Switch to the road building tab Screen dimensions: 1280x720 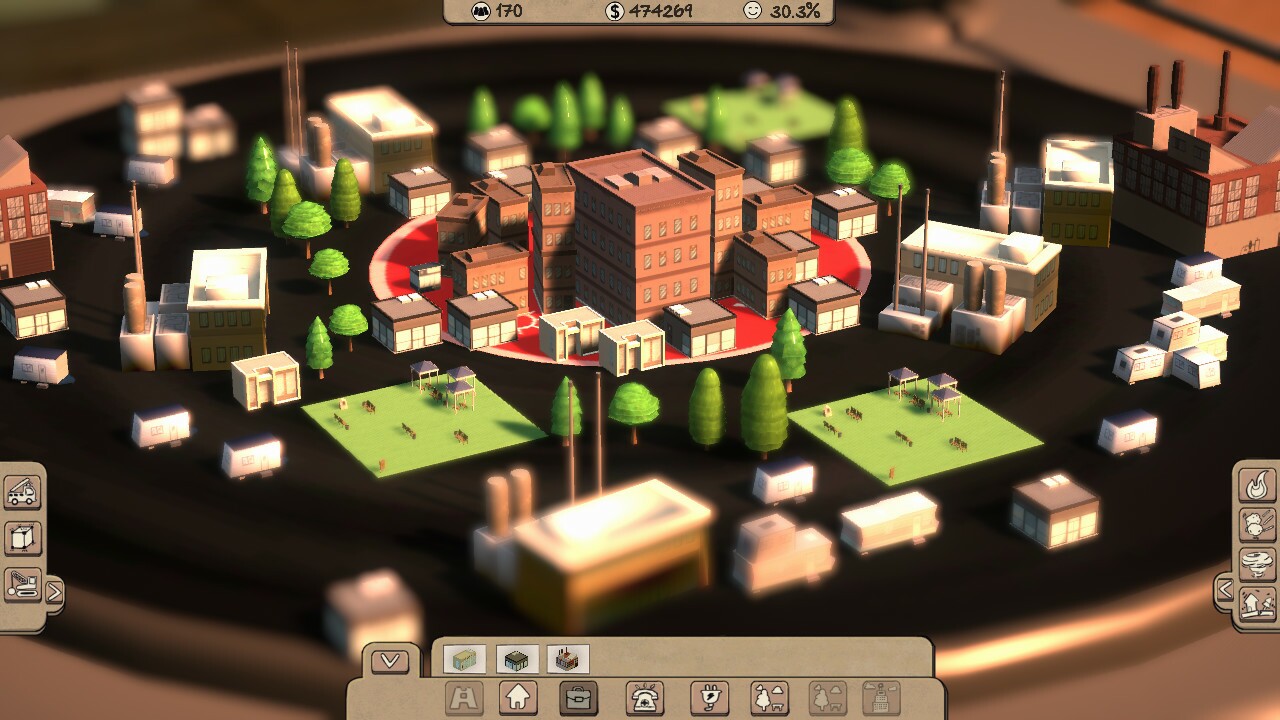coord(462,697)
